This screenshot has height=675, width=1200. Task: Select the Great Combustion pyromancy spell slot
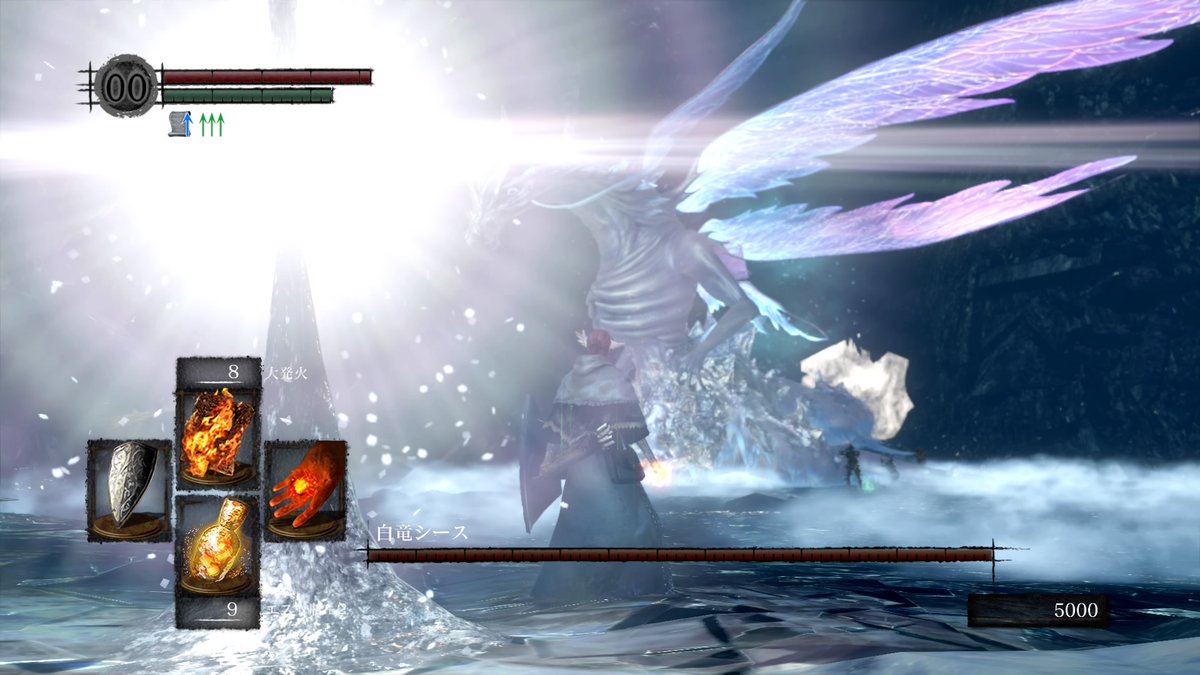click(218, 435)
